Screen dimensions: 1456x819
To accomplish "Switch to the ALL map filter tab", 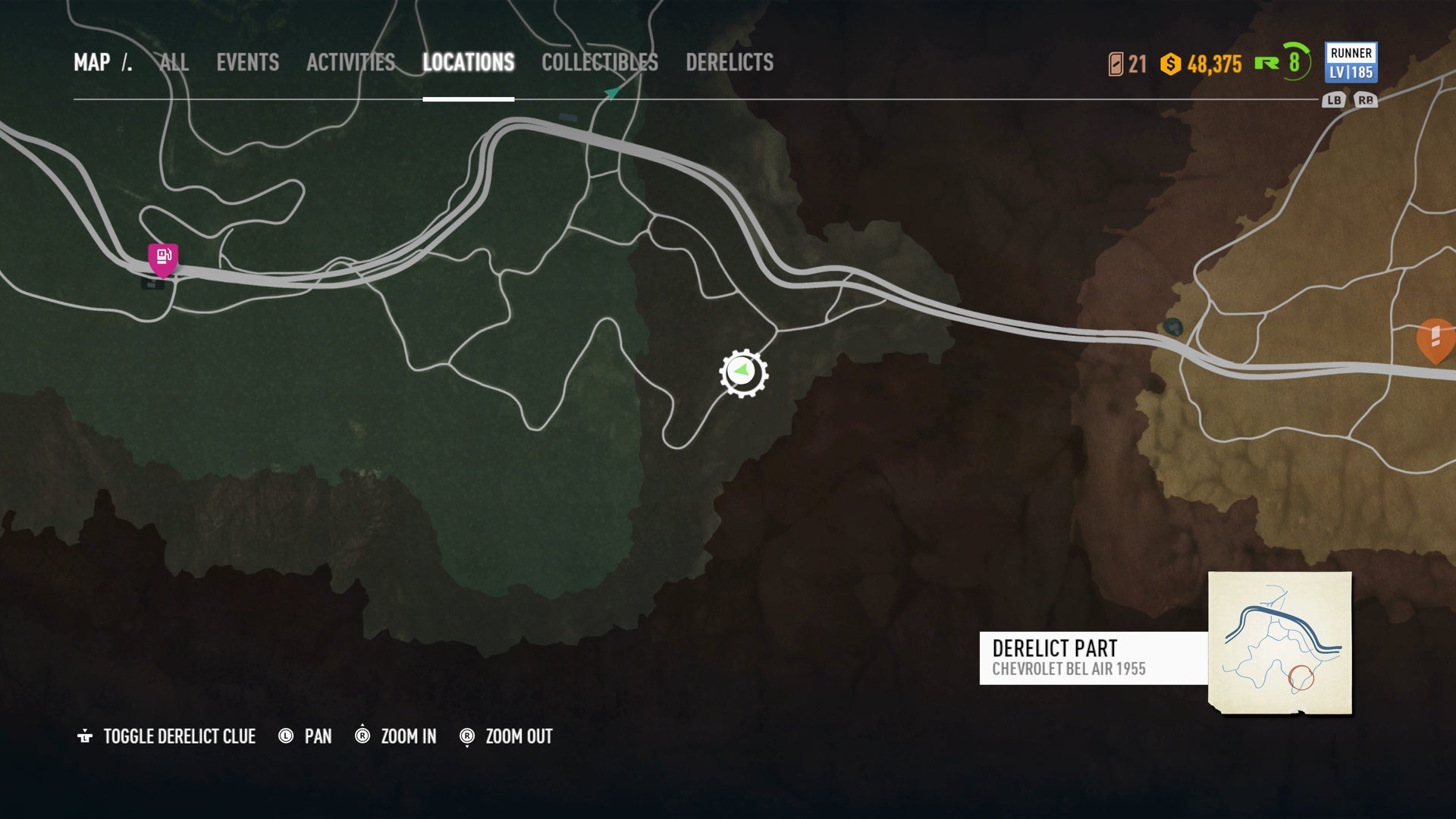I will point(174,64).
